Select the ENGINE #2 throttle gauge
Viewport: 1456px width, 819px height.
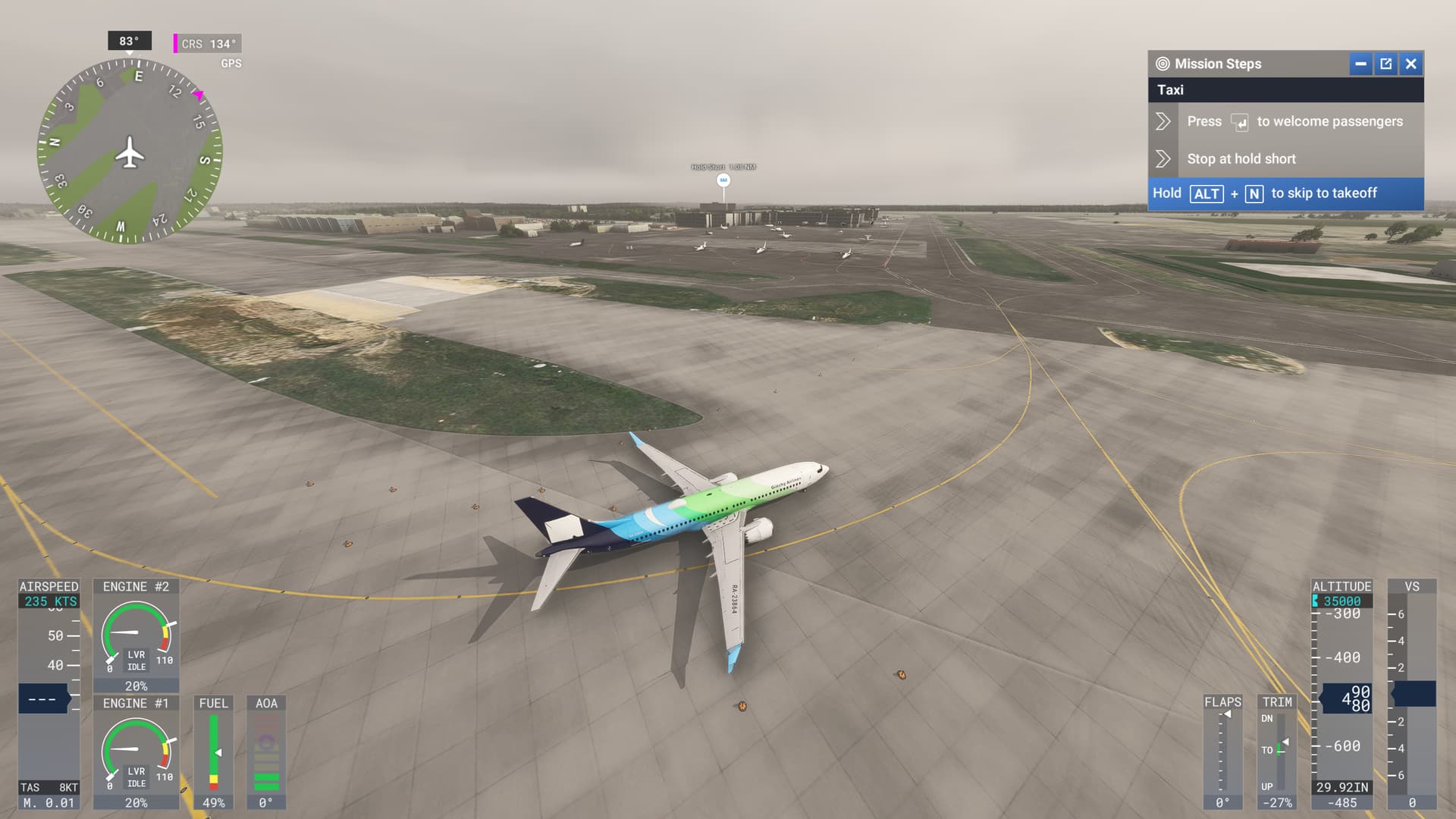[x=135, y=635]
